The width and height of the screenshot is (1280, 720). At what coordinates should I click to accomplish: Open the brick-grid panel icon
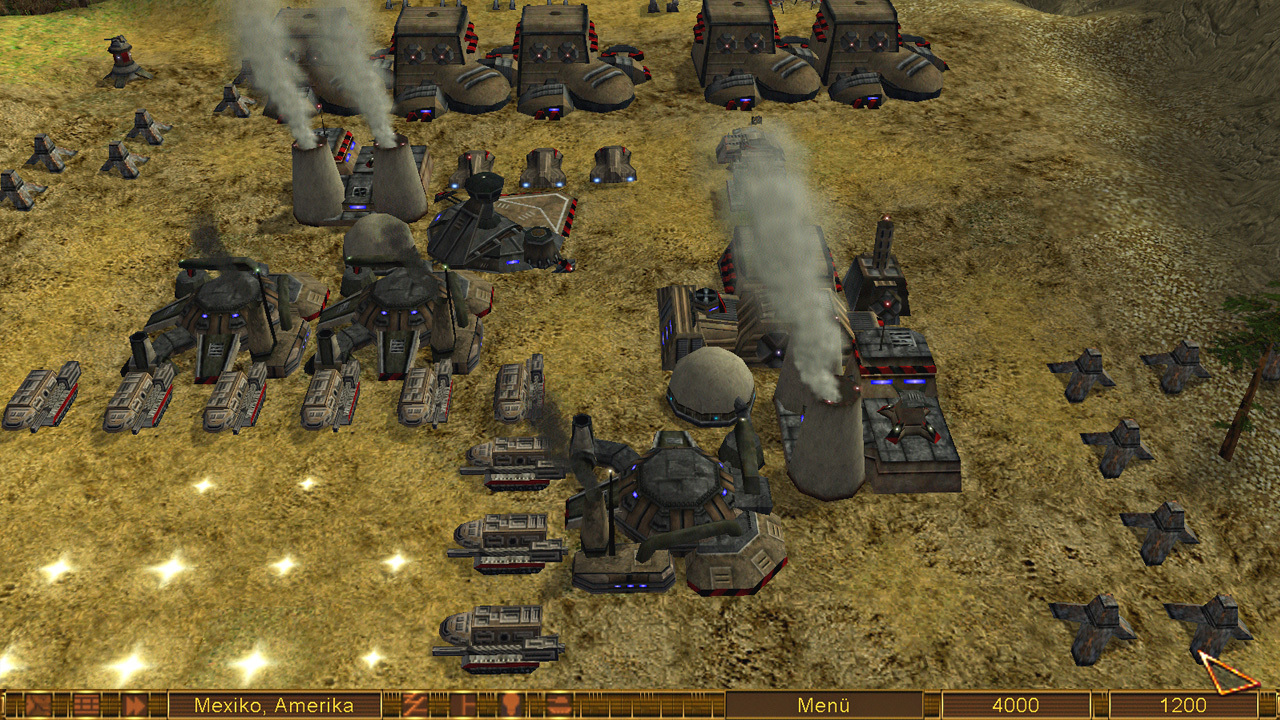[87, 705]
